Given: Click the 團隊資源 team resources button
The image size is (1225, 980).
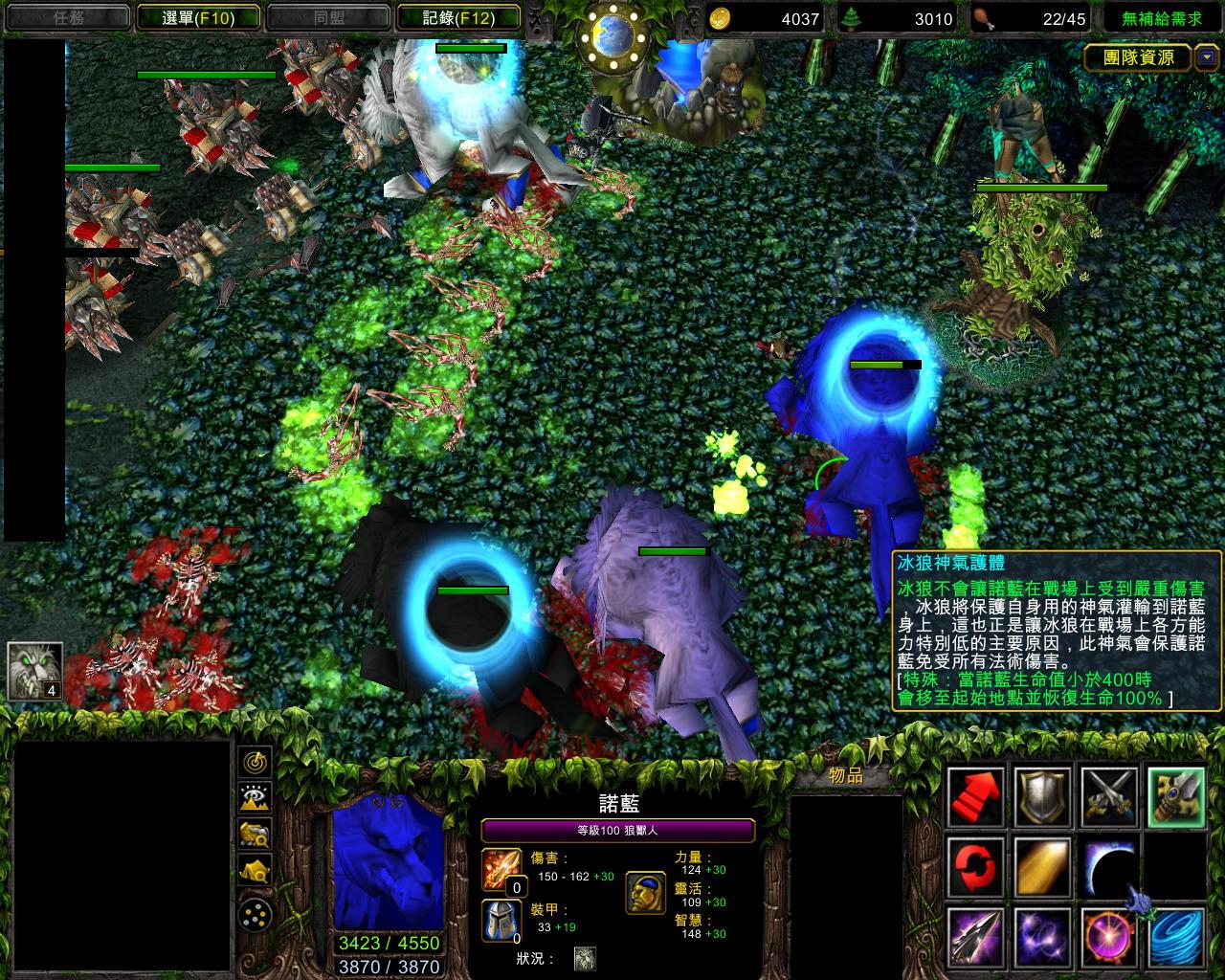Looking at the screenshot, I should click(1138, 57).
